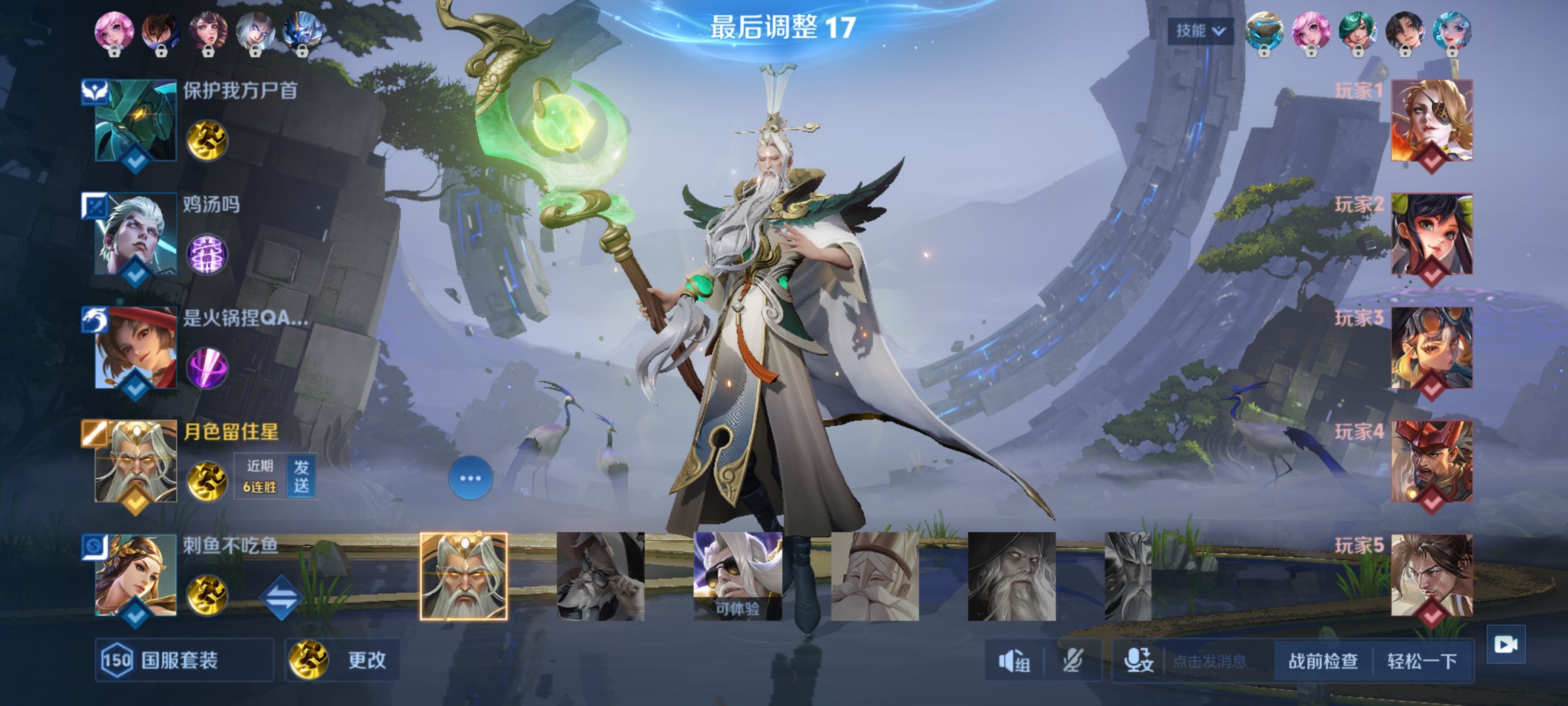
Task: Open the blue three-dot chat bubble
Action: tap(470, 478)
